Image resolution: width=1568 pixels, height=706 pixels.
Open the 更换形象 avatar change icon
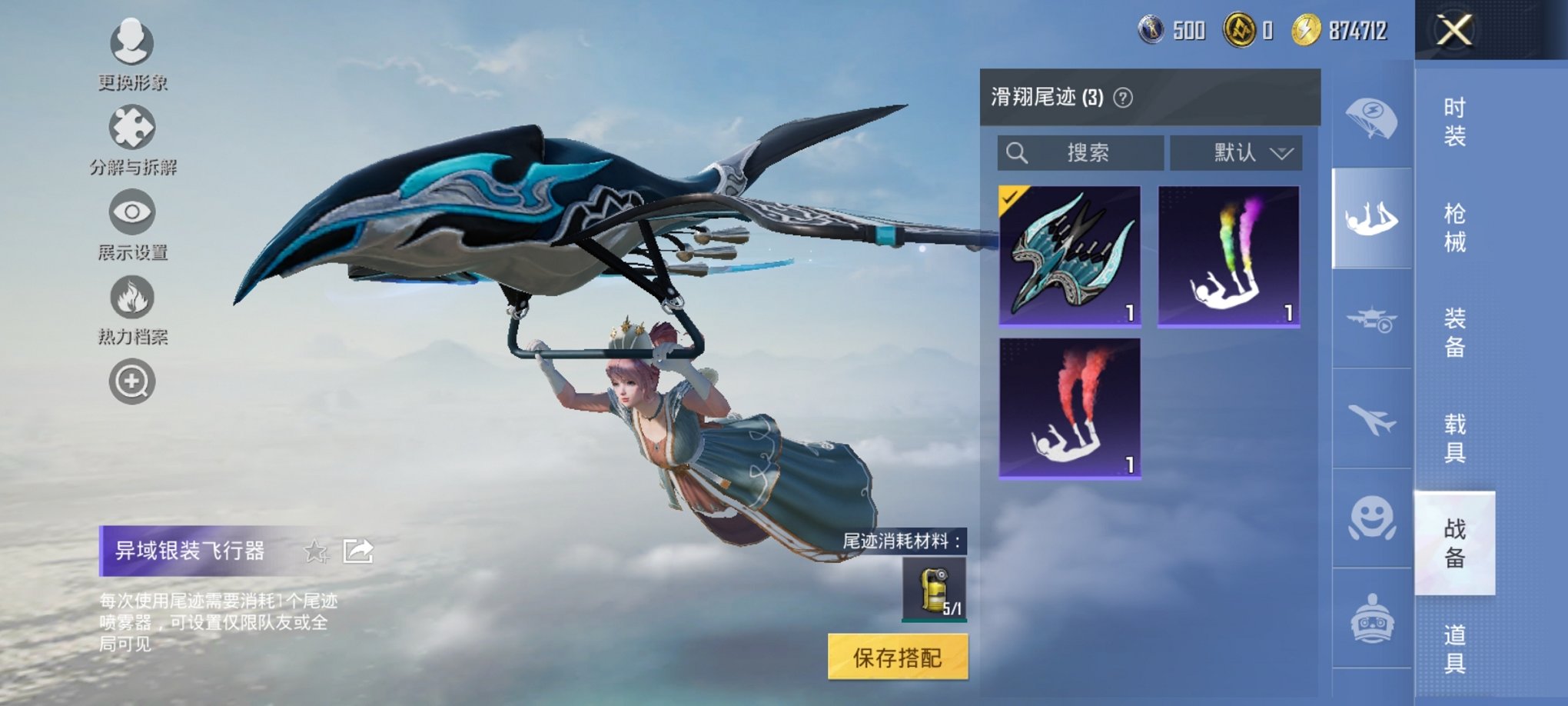pos(132,46)
